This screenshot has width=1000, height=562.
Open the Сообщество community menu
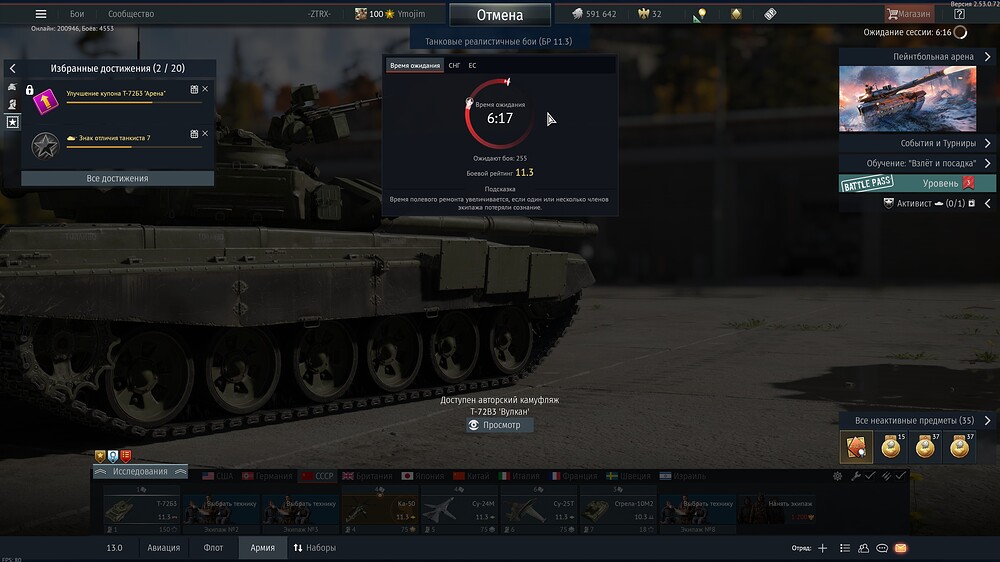coord(131,14)
